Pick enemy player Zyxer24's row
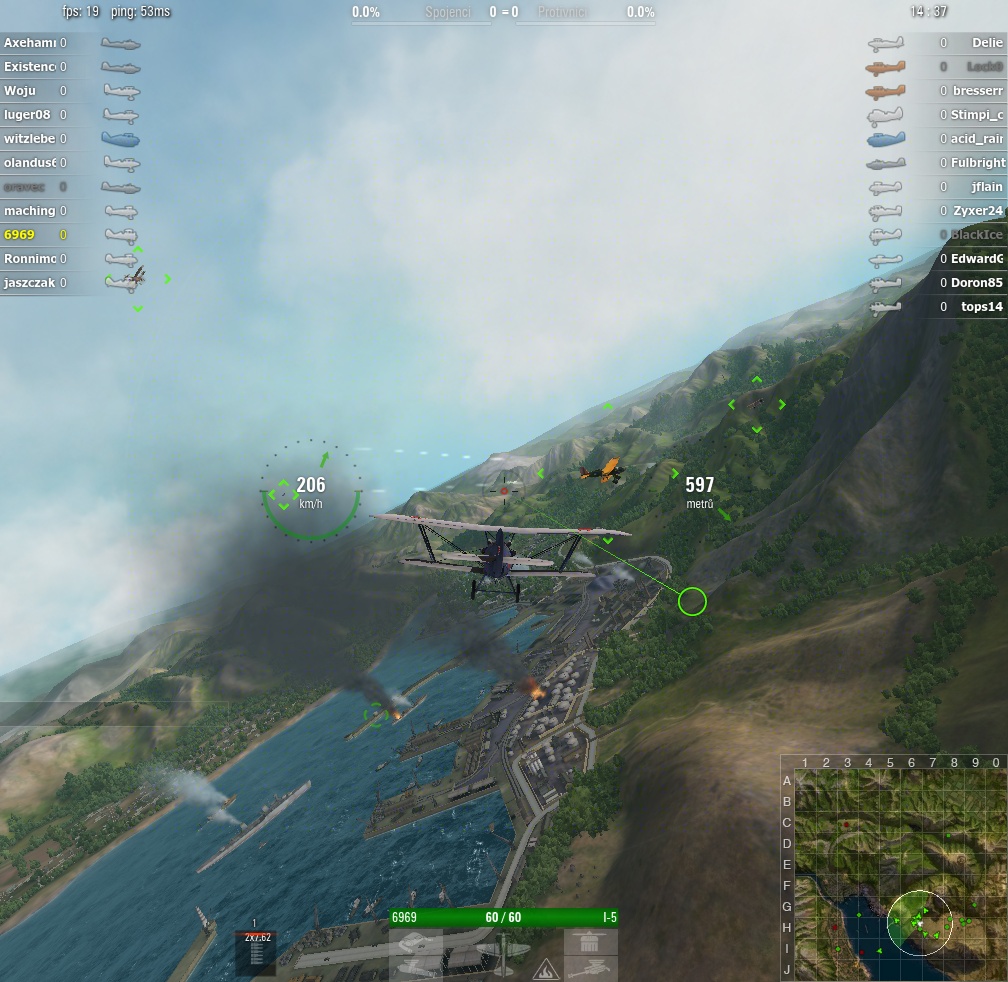 977,211
